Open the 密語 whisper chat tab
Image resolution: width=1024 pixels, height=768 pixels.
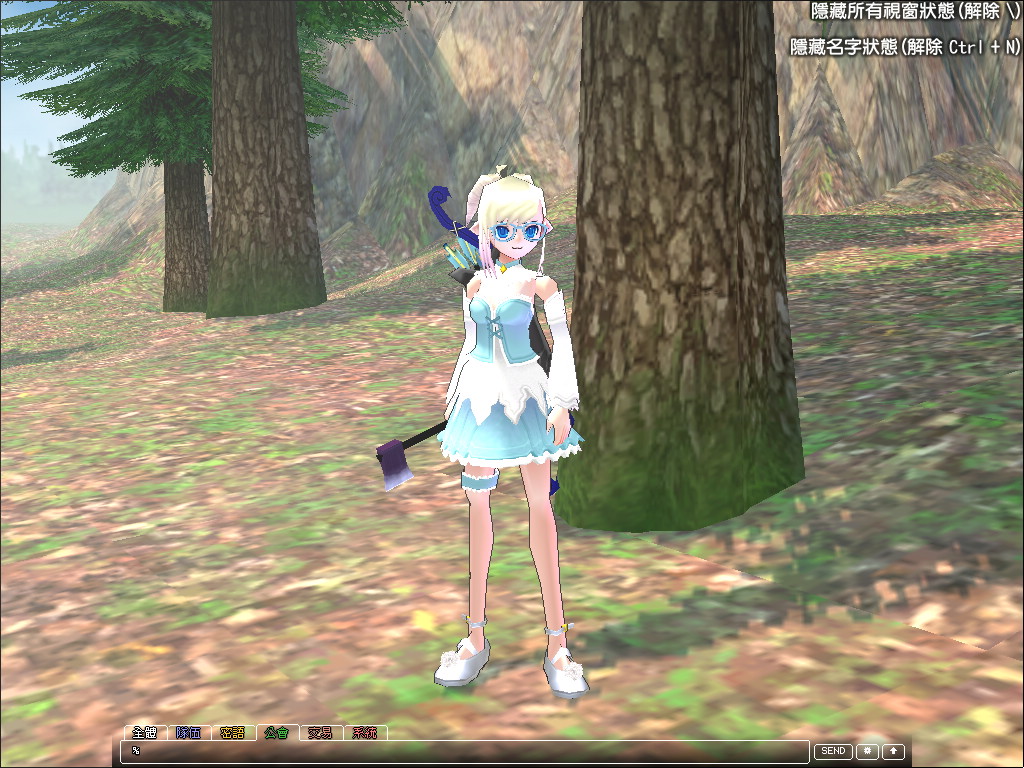[x=233, y=733]
